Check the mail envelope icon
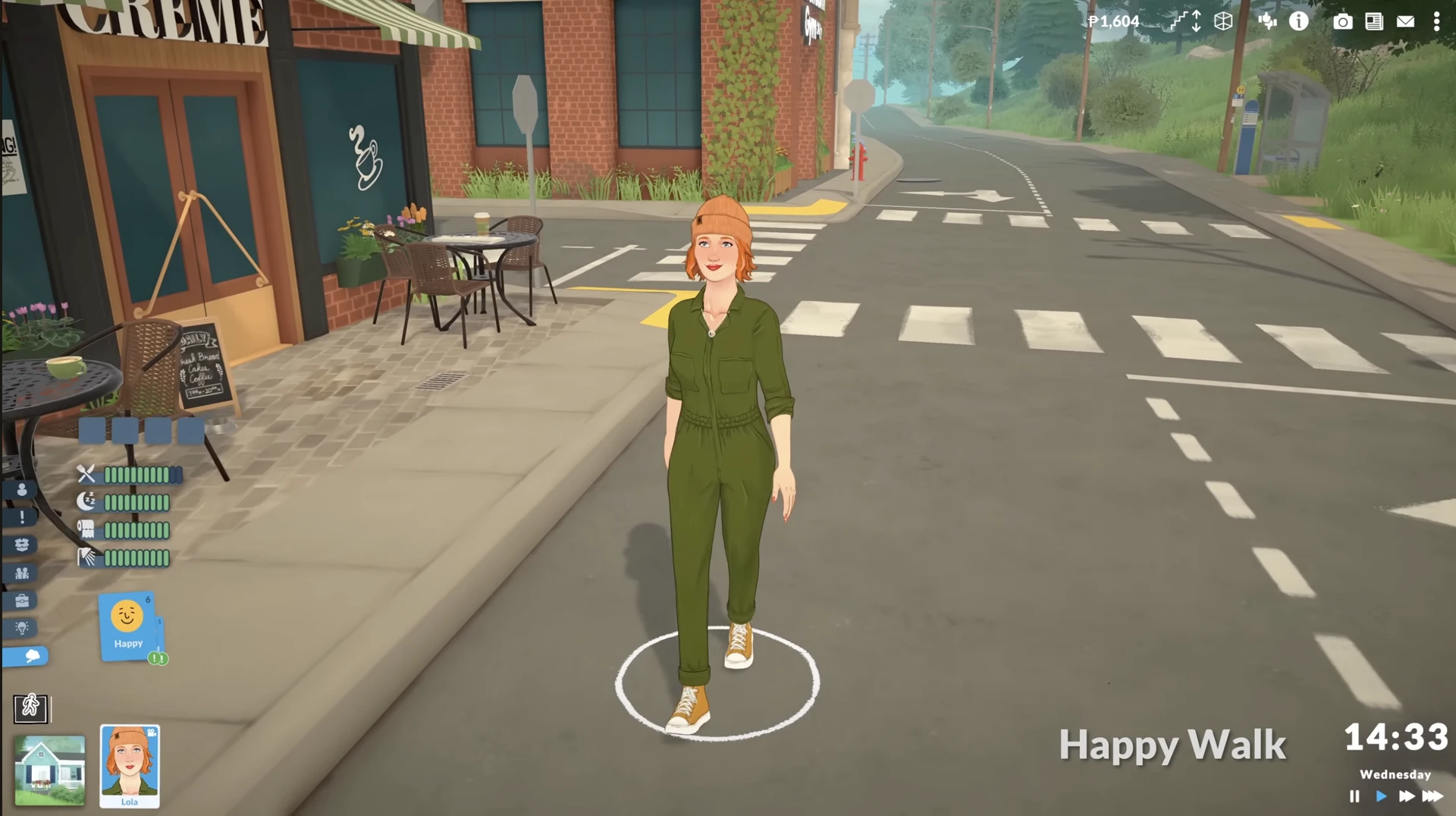Image resolution: width=1456 pixels, height=816 pixels. [x=1405, y=21]
